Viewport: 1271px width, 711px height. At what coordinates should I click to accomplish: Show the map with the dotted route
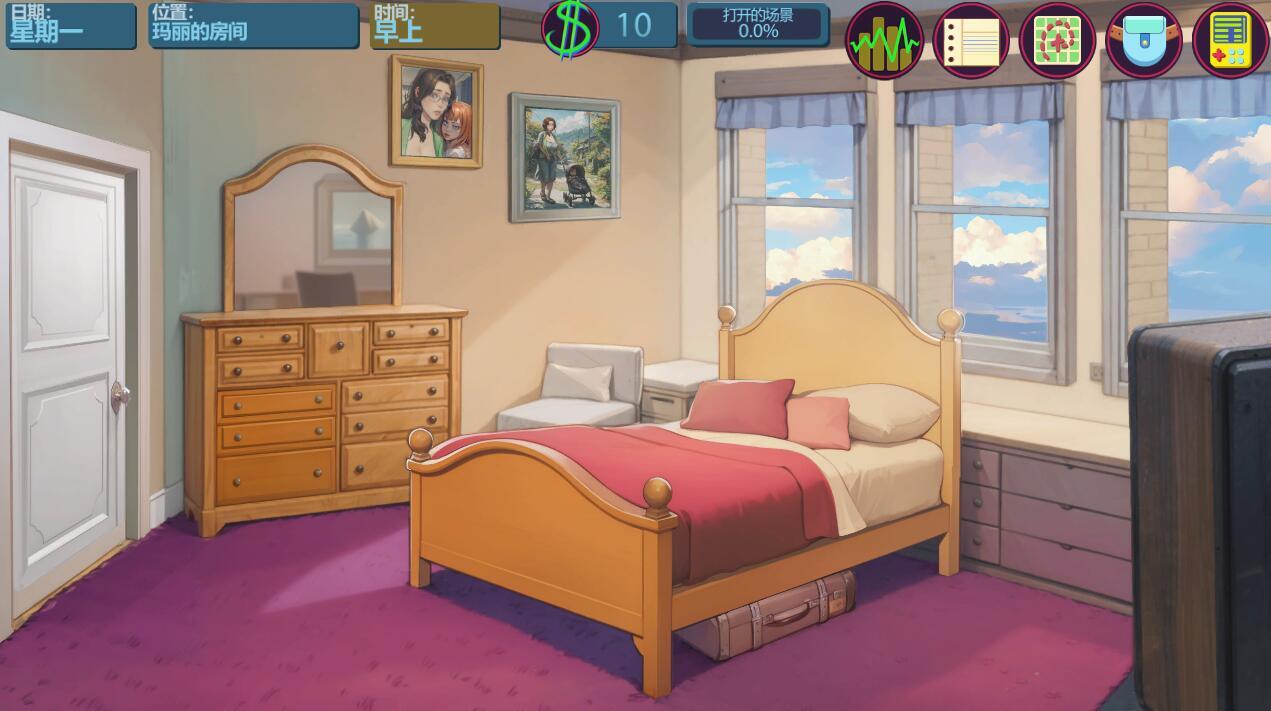click(x=1057, y=41)
